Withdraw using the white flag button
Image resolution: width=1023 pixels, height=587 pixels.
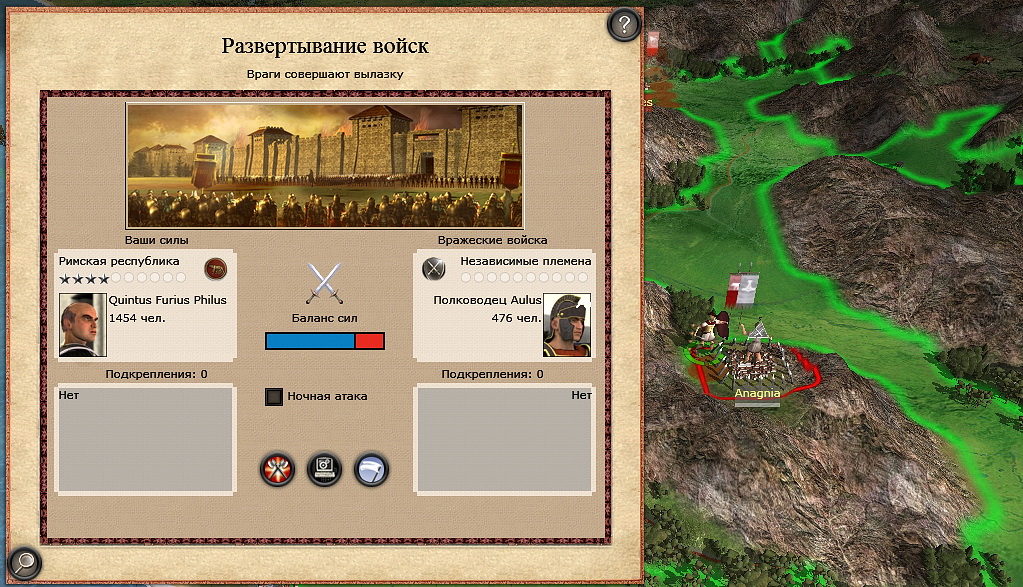(371, 468)
